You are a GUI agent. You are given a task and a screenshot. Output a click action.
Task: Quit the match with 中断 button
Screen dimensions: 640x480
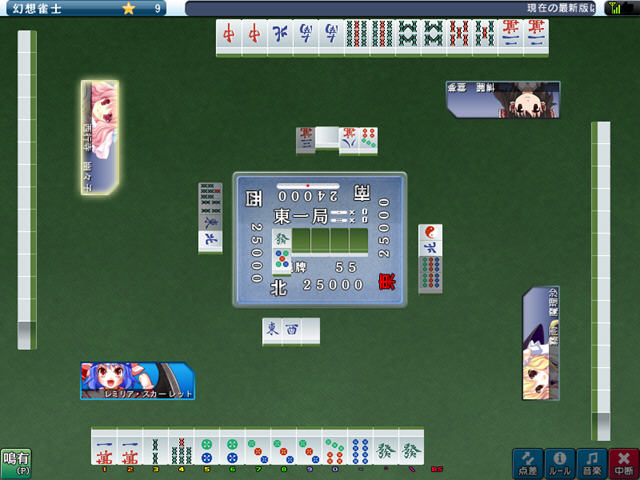coord(624,462)
